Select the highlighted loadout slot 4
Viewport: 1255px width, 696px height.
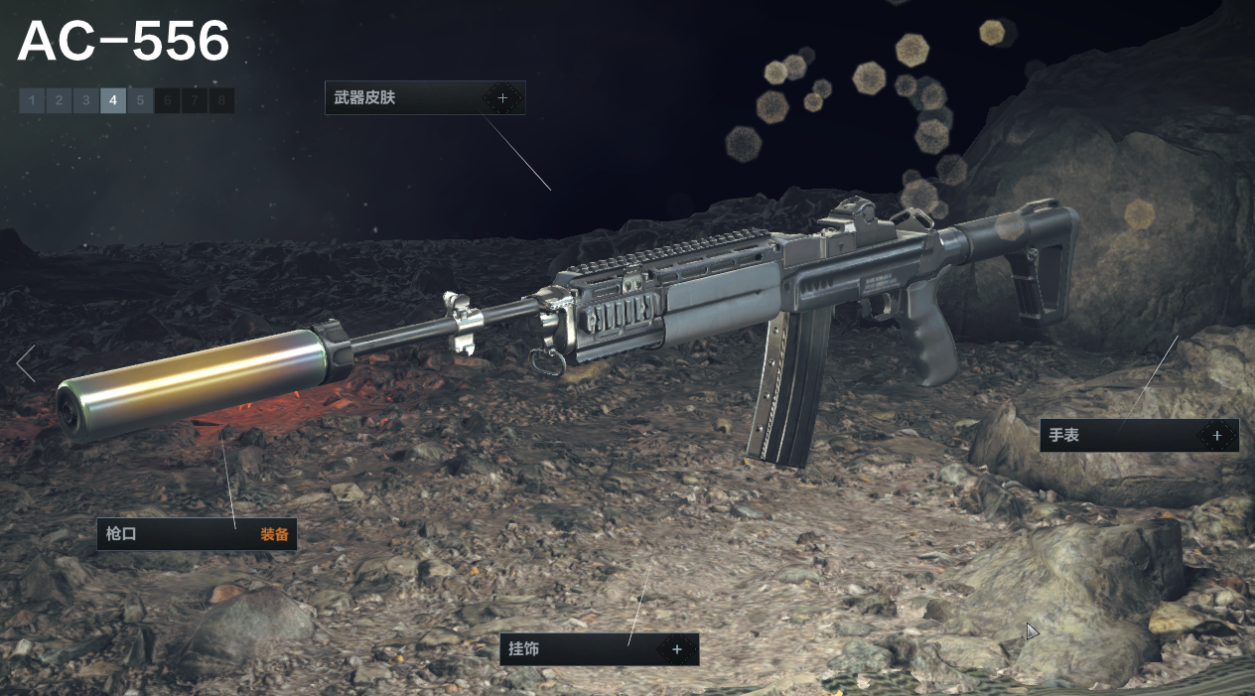tap(113, 100)
